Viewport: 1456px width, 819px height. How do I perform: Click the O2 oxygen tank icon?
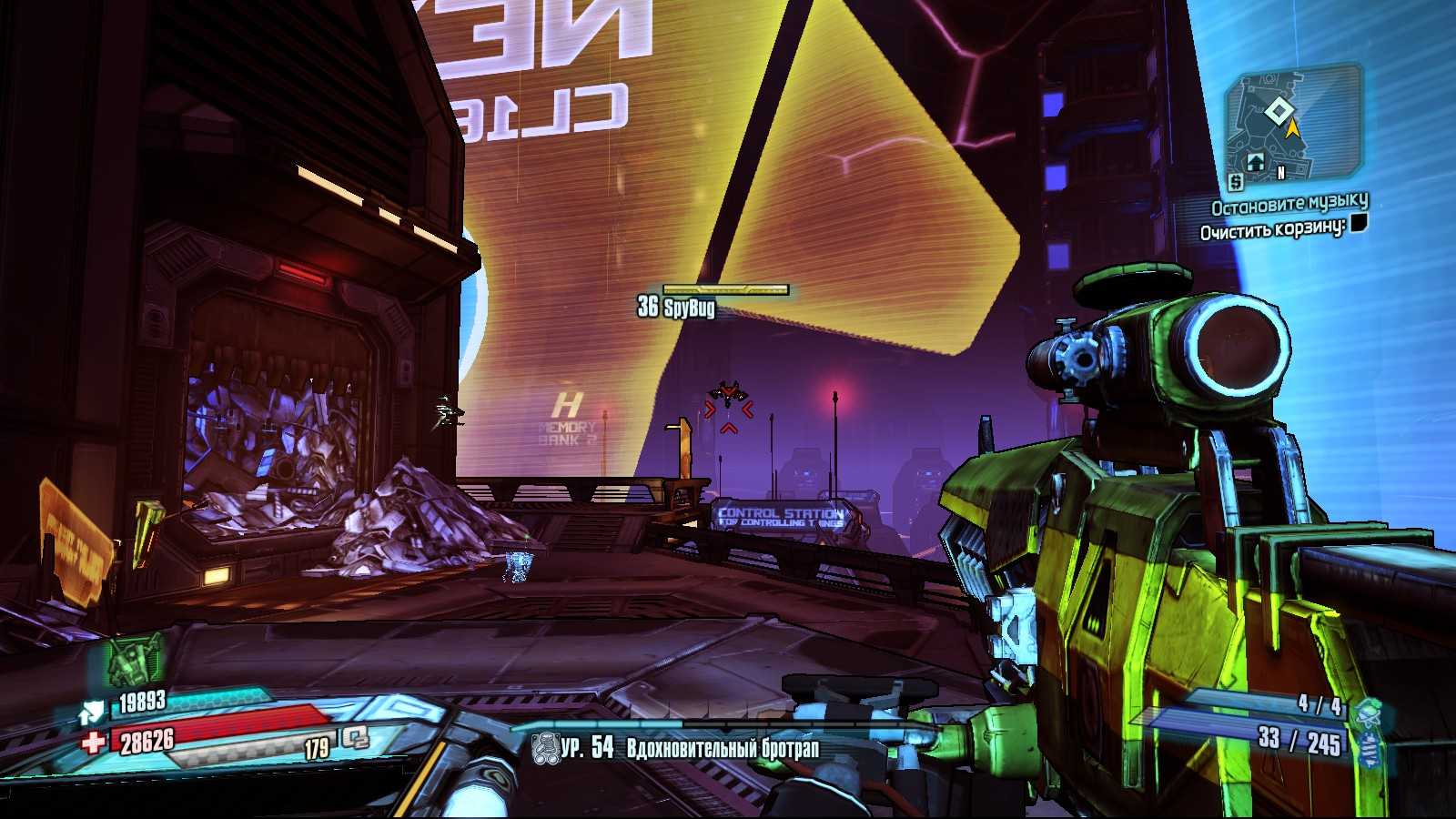354,741
